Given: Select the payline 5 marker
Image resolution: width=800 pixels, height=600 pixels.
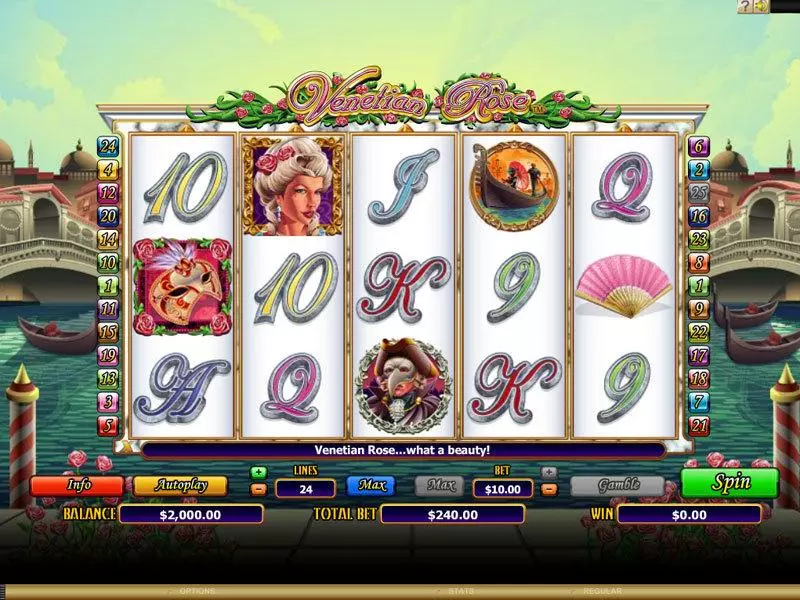Looking at the screenshot, I should click(x=107, y=427).
